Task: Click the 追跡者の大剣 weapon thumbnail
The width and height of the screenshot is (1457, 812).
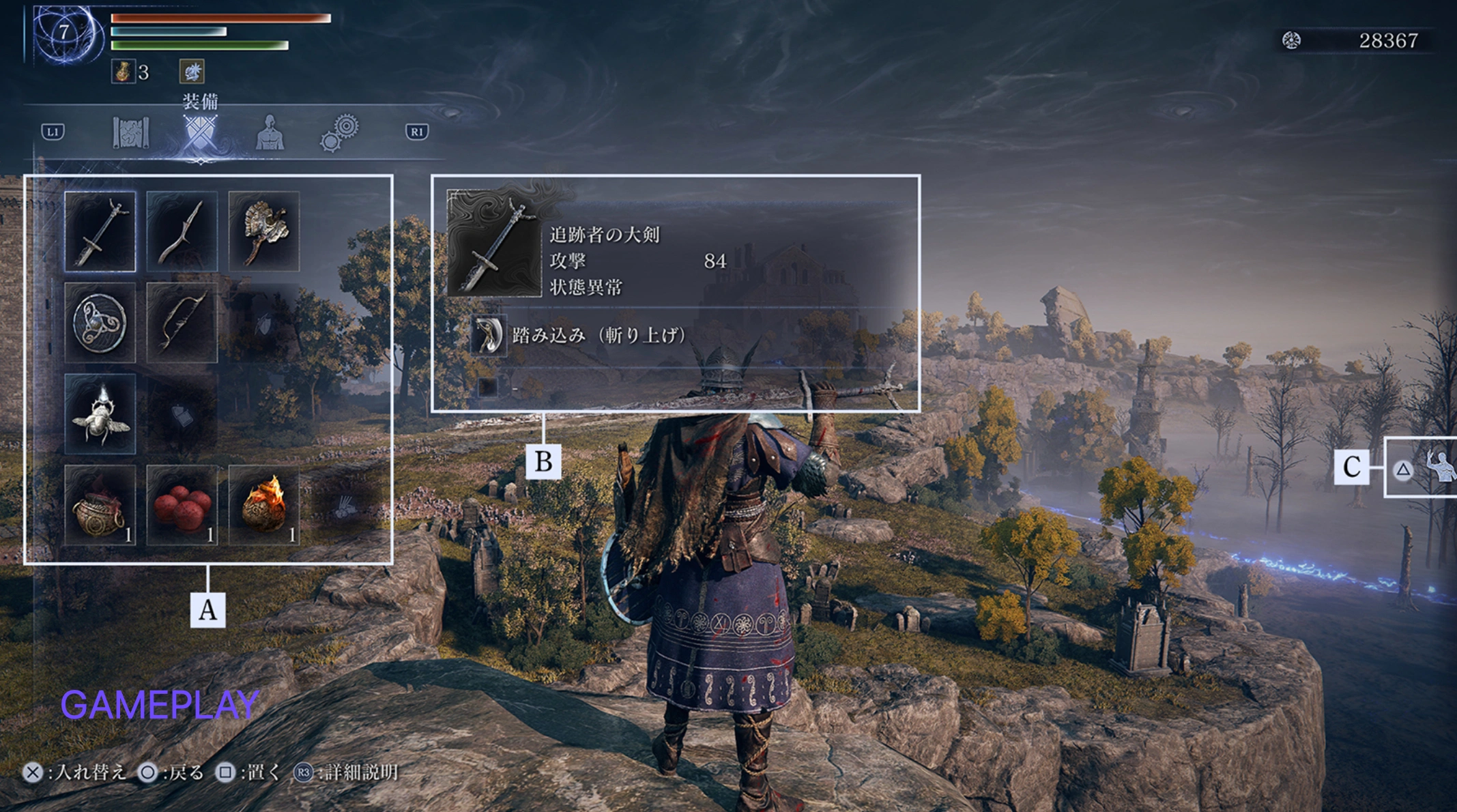Action: [493, 244]
